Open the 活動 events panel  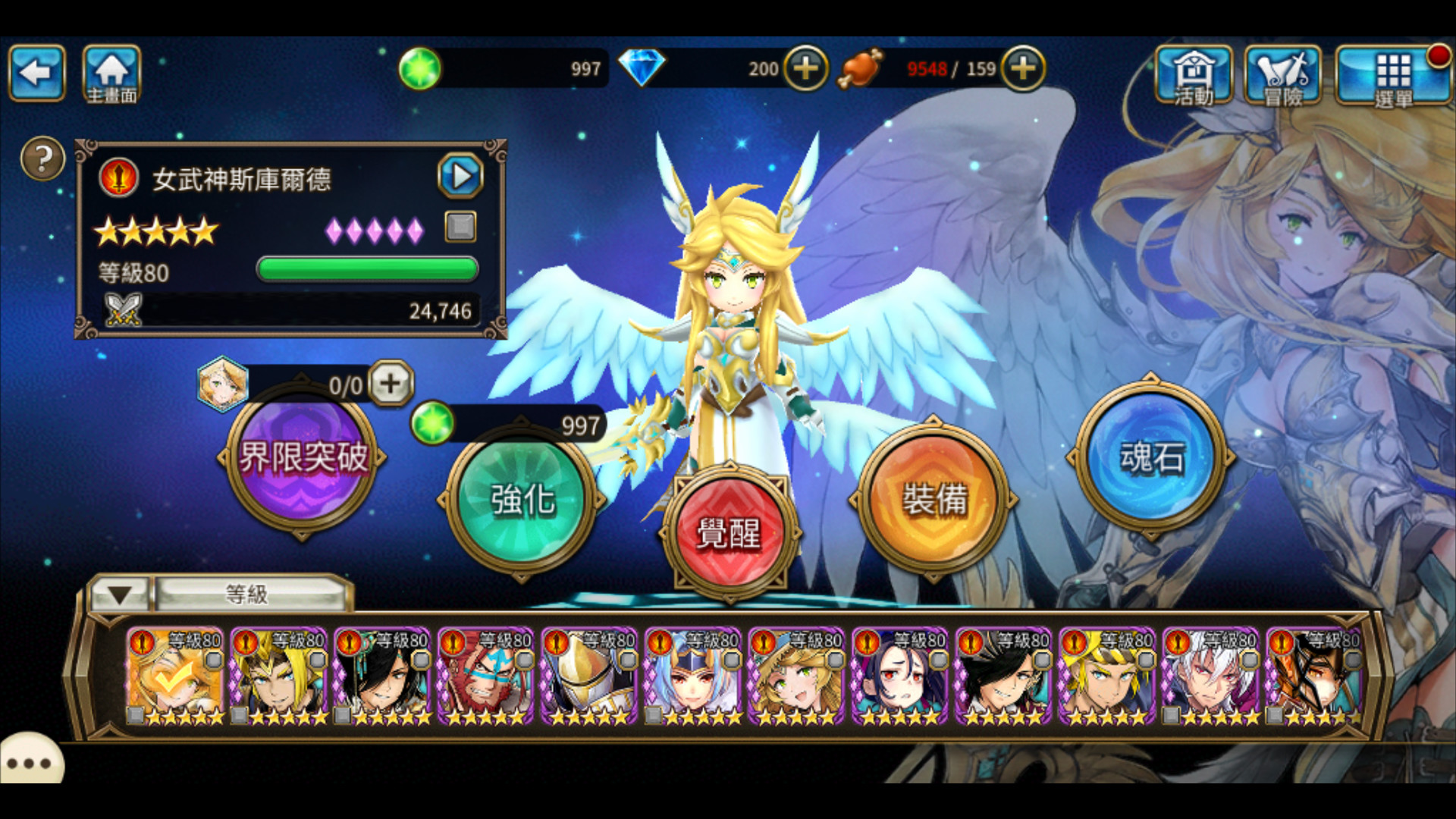tap(1194, 76)
